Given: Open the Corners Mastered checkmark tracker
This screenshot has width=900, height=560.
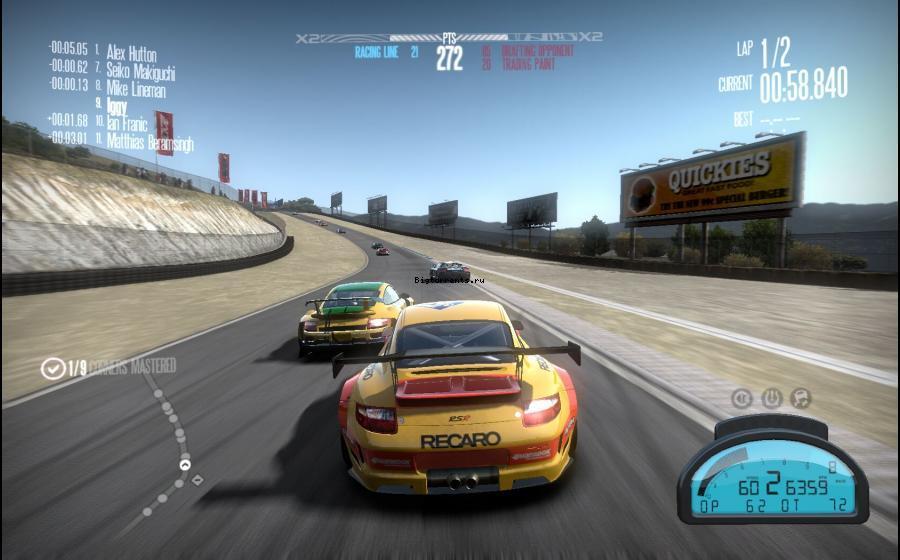Looking at the screenshot, I should point(53,368).
